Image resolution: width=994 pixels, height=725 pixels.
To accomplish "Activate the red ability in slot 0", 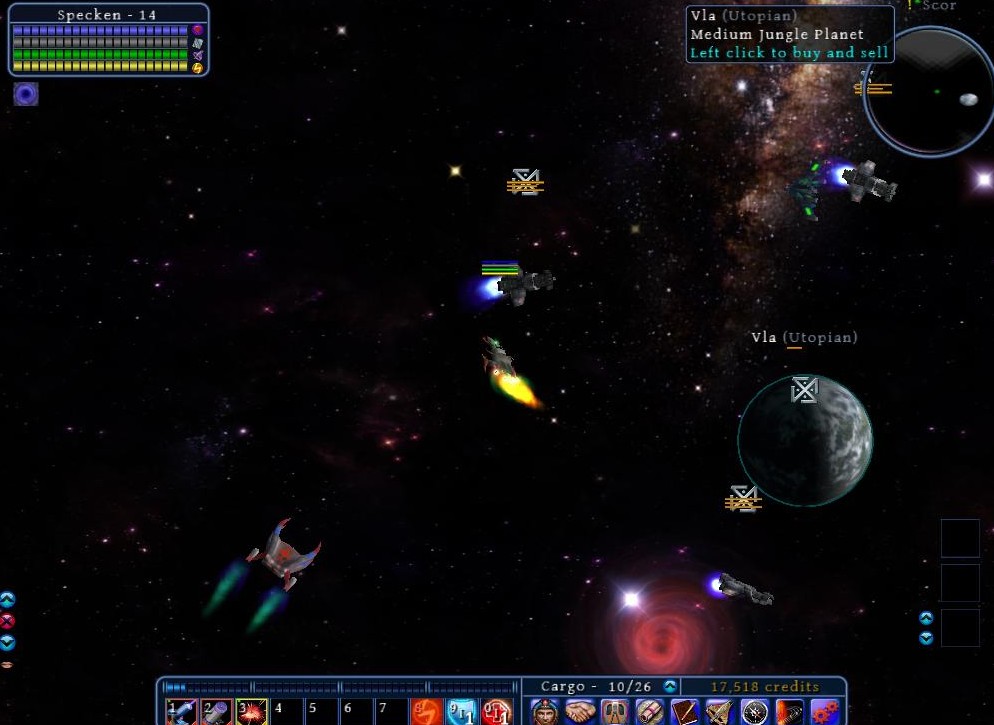I will [x=496, y=712].
